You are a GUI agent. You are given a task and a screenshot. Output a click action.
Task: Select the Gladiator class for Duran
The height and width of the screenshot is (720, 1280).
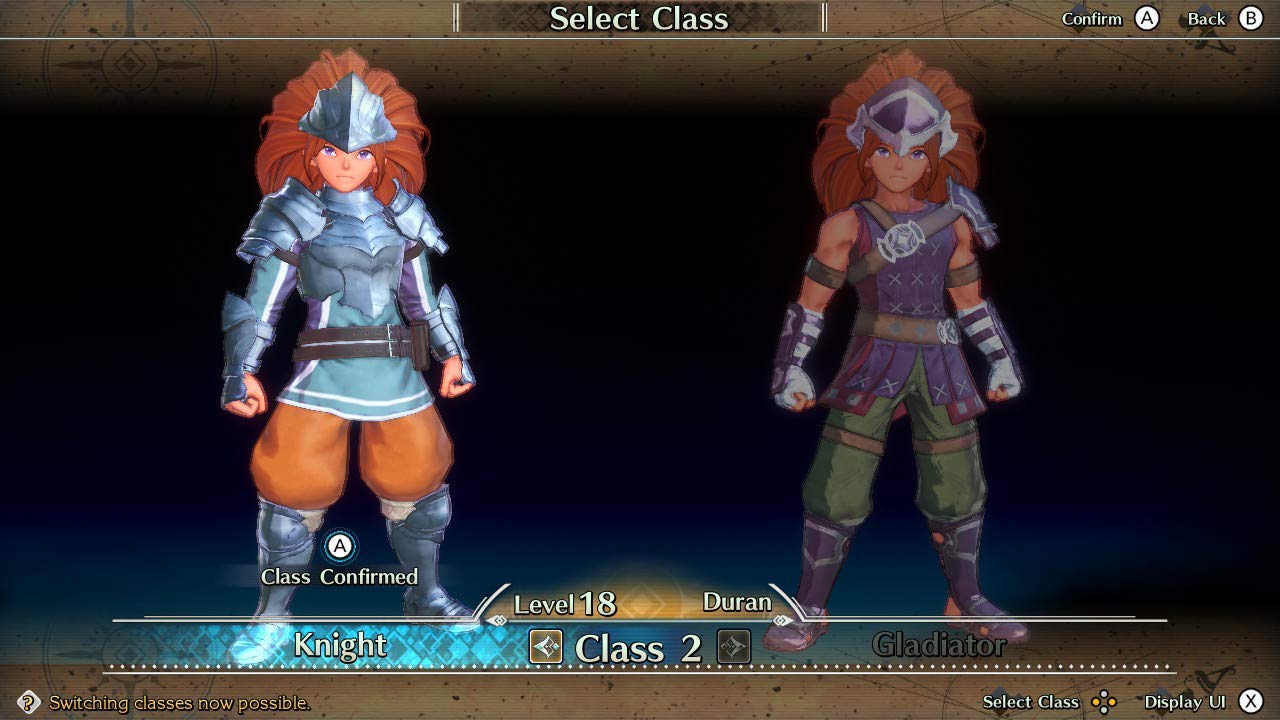pyautogui.click(x=940, y=646)
